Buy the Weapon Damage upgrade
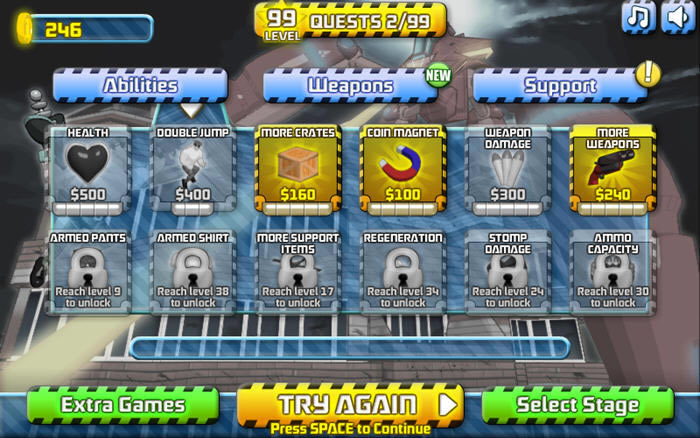This screenshot has width=700, height=438. (x=508, y=168)
